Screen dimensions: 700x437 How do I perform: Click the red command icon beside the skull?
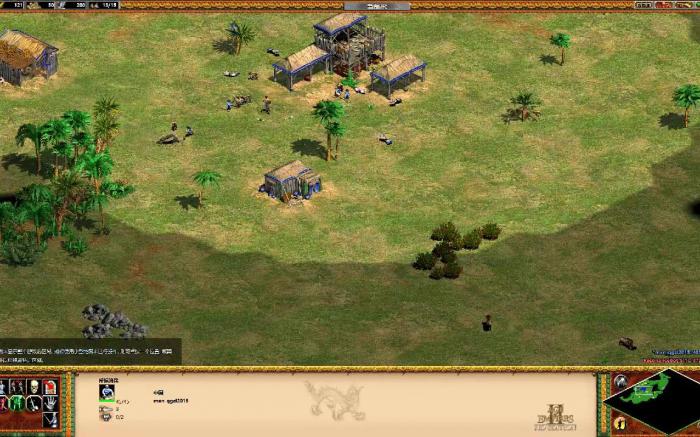[x=48, y=386]
